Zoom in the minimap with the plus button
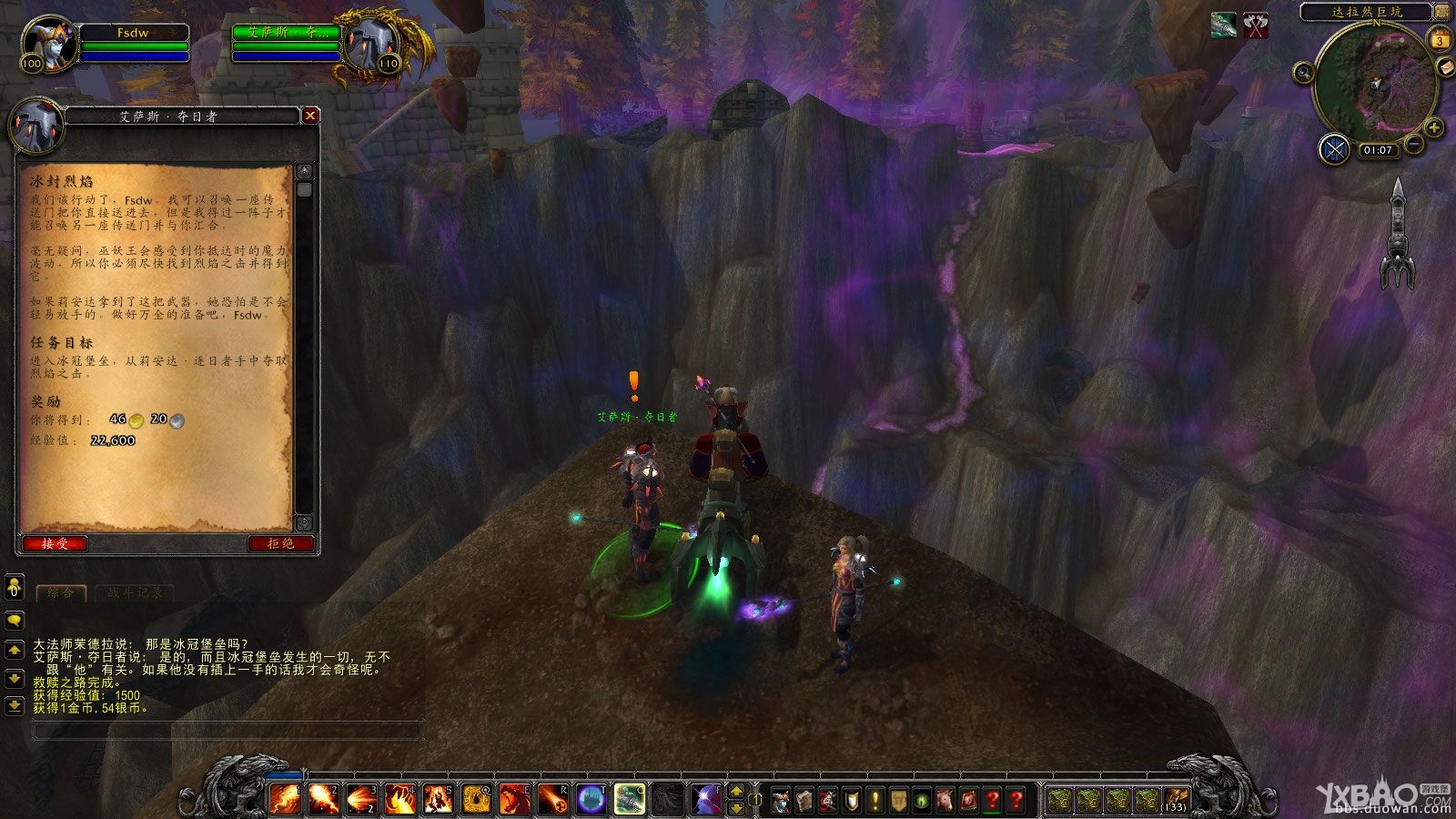The image size is (1456, 819). point(1433,127)
